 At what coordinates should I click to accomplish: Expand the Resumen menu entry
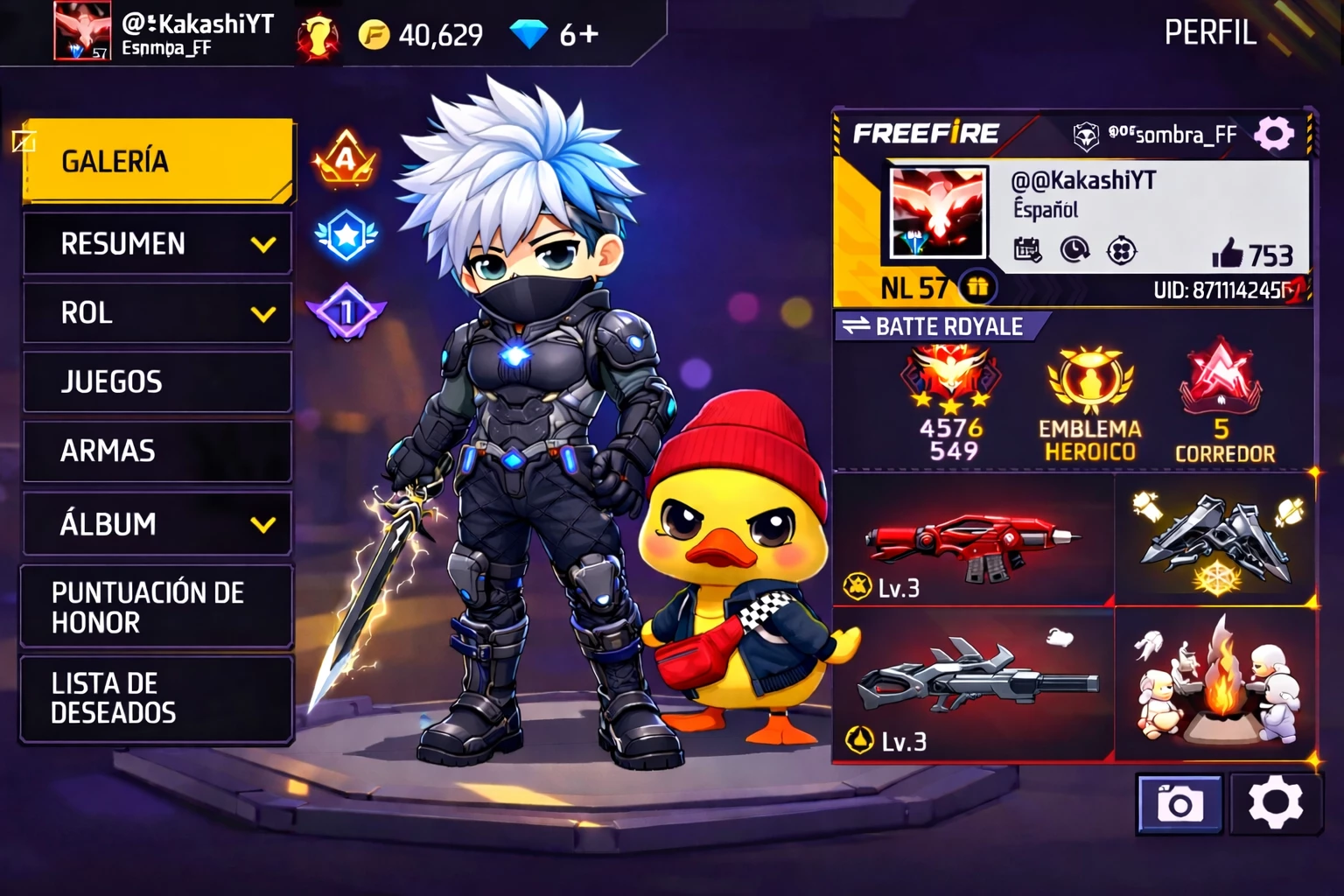[157, 243]
